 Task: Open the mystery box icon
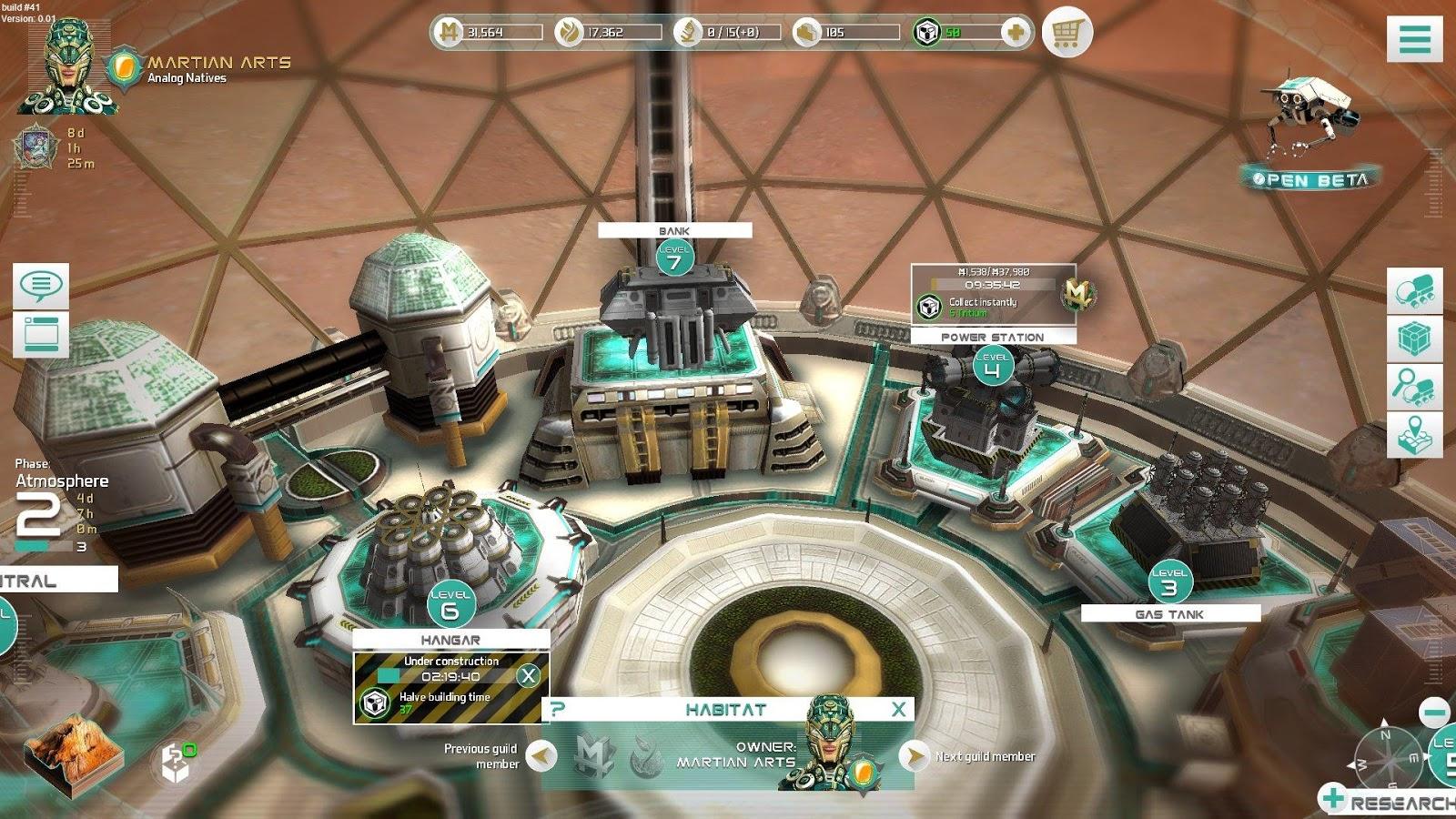tap(176, 763)
